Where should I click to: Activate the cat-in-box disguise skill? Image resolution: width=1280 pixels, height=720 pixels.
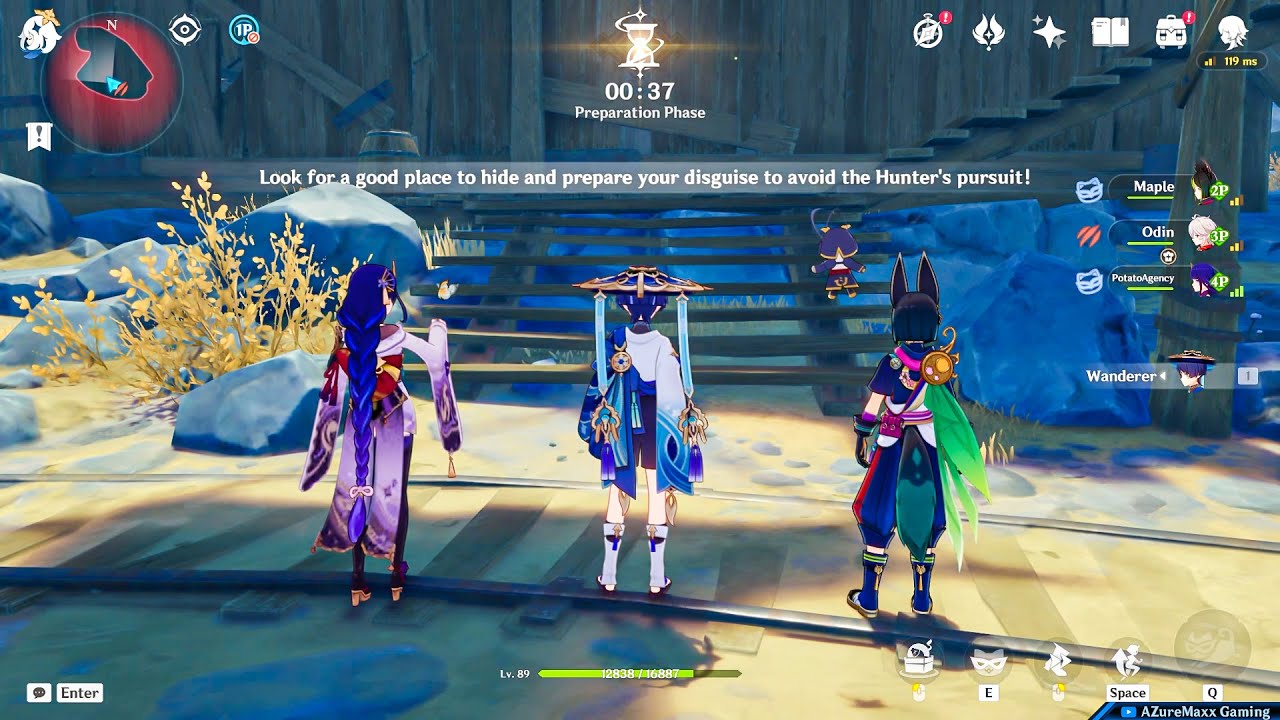pos(918,658)
